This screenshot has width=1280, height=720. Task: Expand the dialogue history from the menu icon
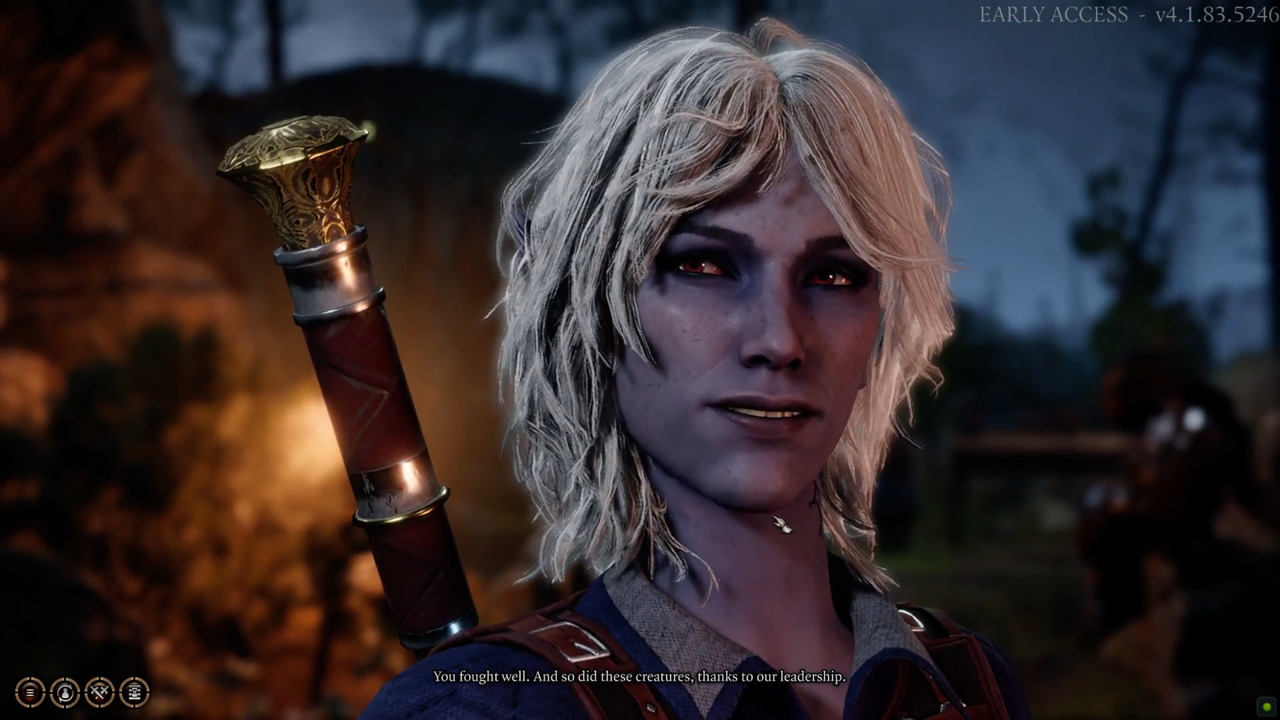point(31,692)
